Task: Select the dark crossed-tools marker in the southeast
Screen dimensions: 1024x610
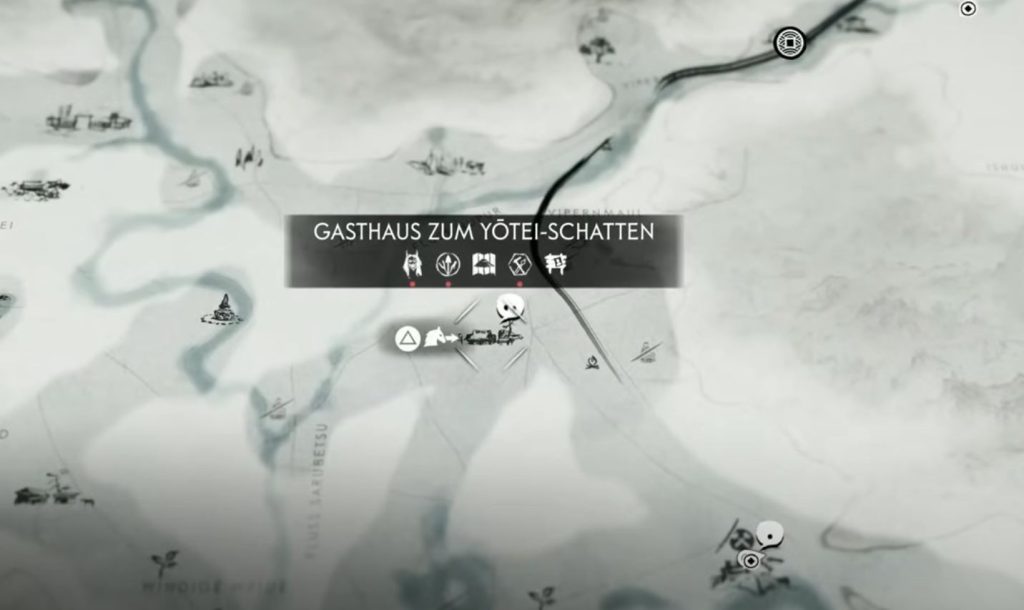Action: point(741,541)
